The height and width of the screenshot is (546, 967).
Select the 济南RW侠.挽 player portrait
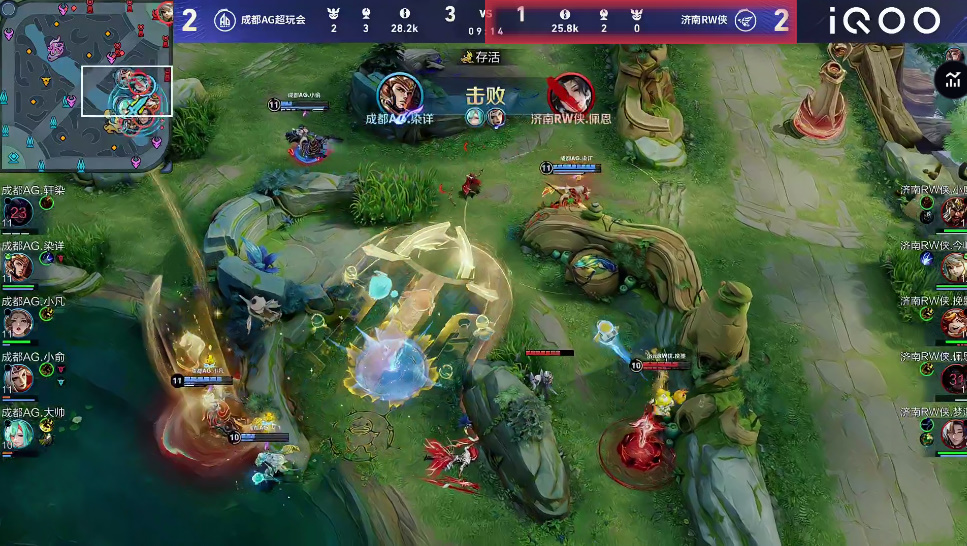952,322
